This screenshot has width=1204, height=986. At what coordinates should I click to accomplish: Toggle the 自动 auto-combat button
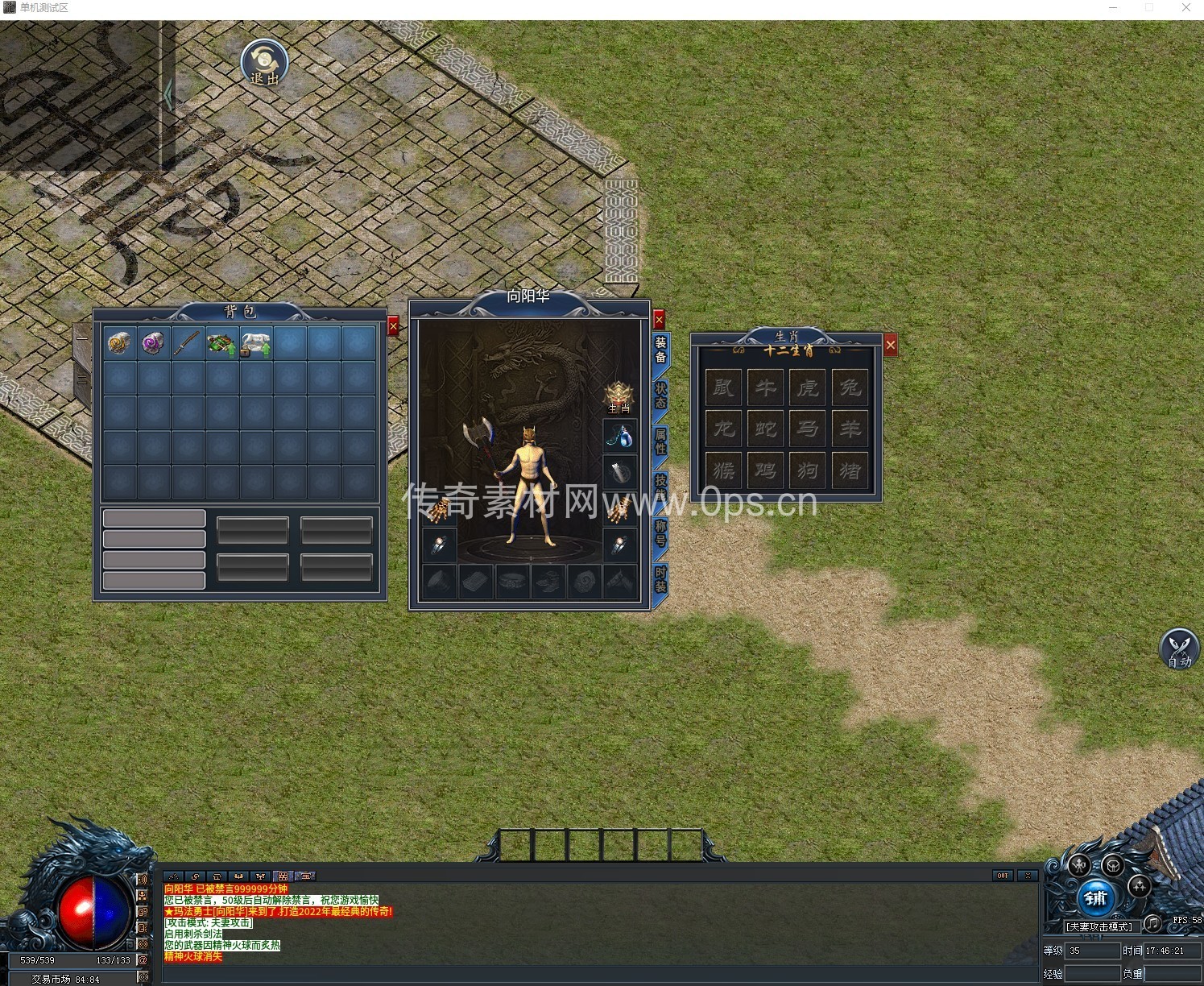pyautogui.click(x=1179, y=648)
